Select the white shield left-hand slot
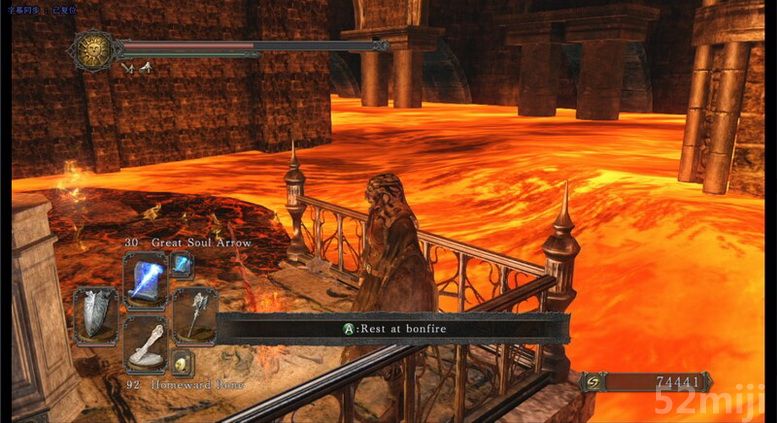 coord(96,315)
